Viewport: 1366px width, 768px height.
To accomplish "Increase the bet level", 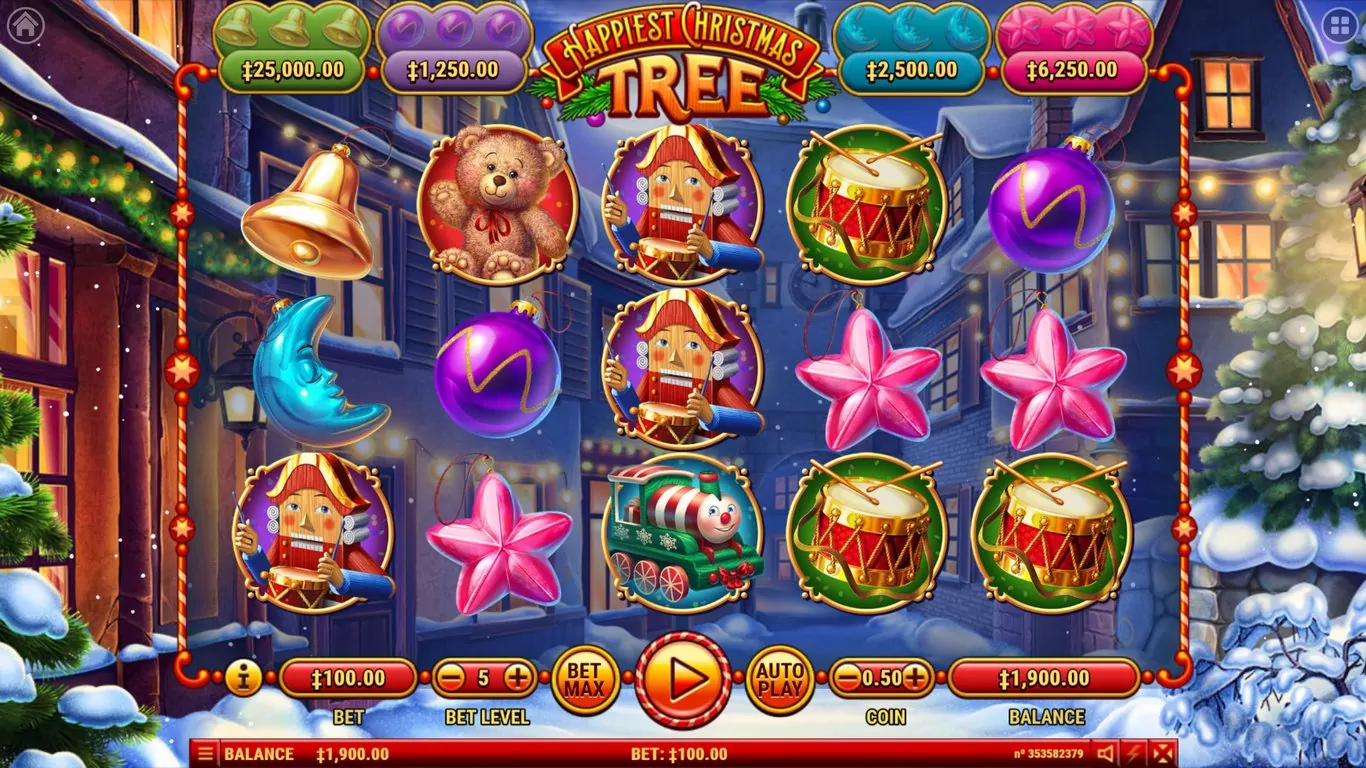I will coord(517,678).
